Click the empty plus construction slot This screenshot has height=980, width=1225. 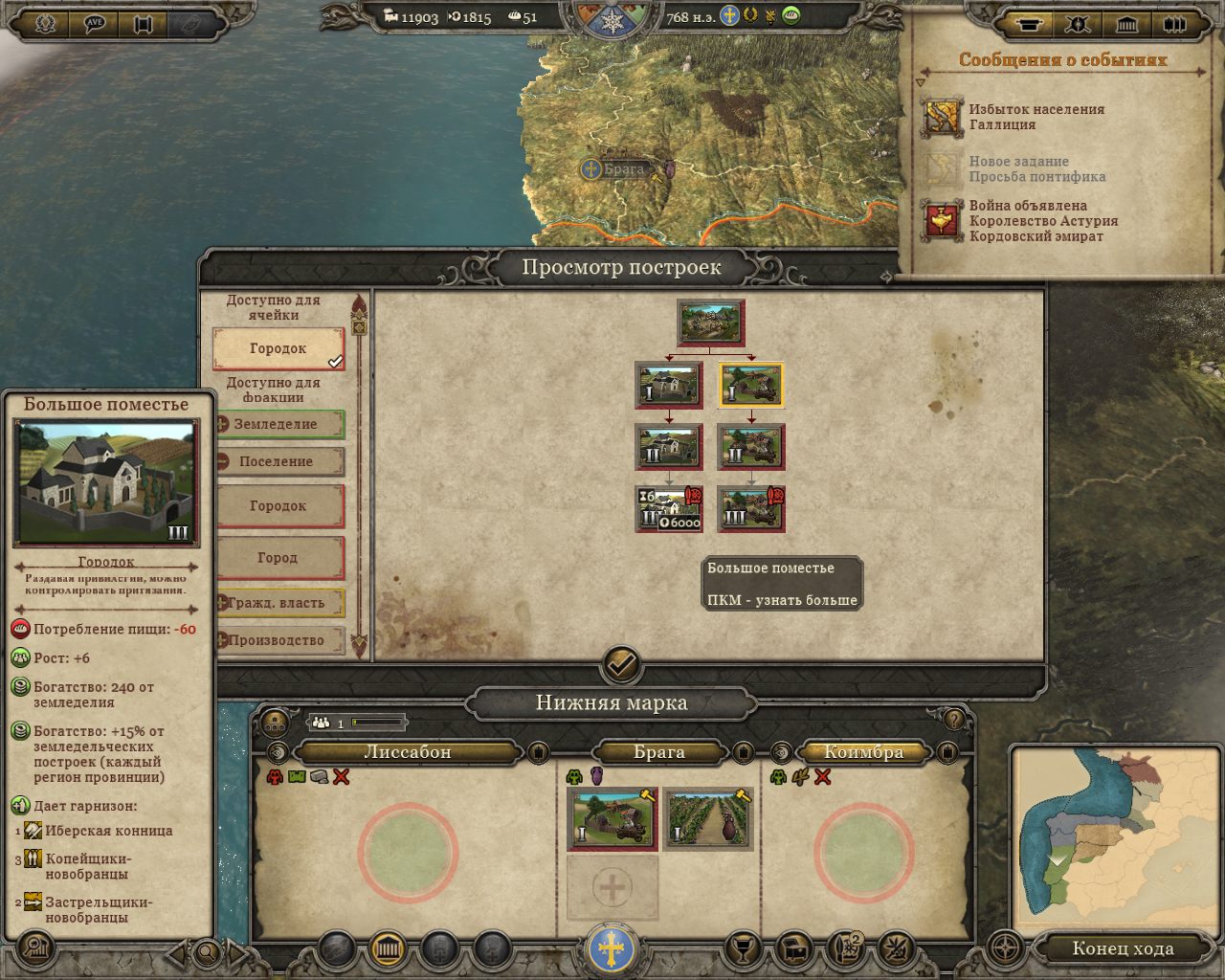(612, 887)
